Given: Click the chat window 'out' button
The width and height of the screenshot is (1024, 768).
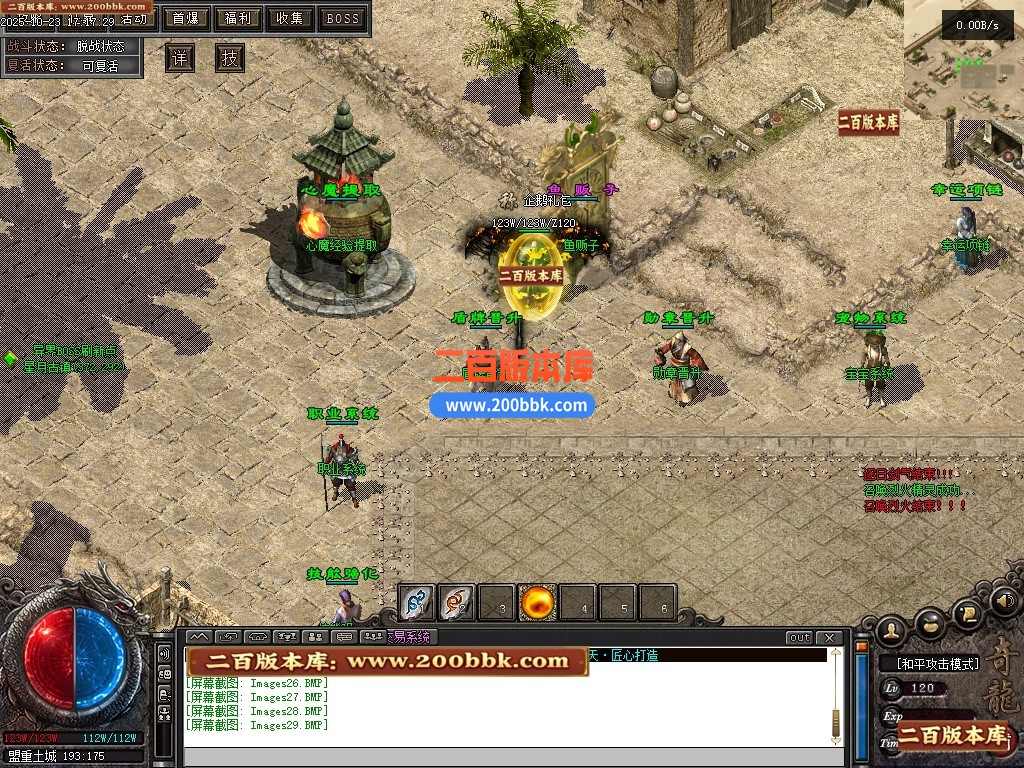Looking at the screenshot, I should tap(800, 638).
